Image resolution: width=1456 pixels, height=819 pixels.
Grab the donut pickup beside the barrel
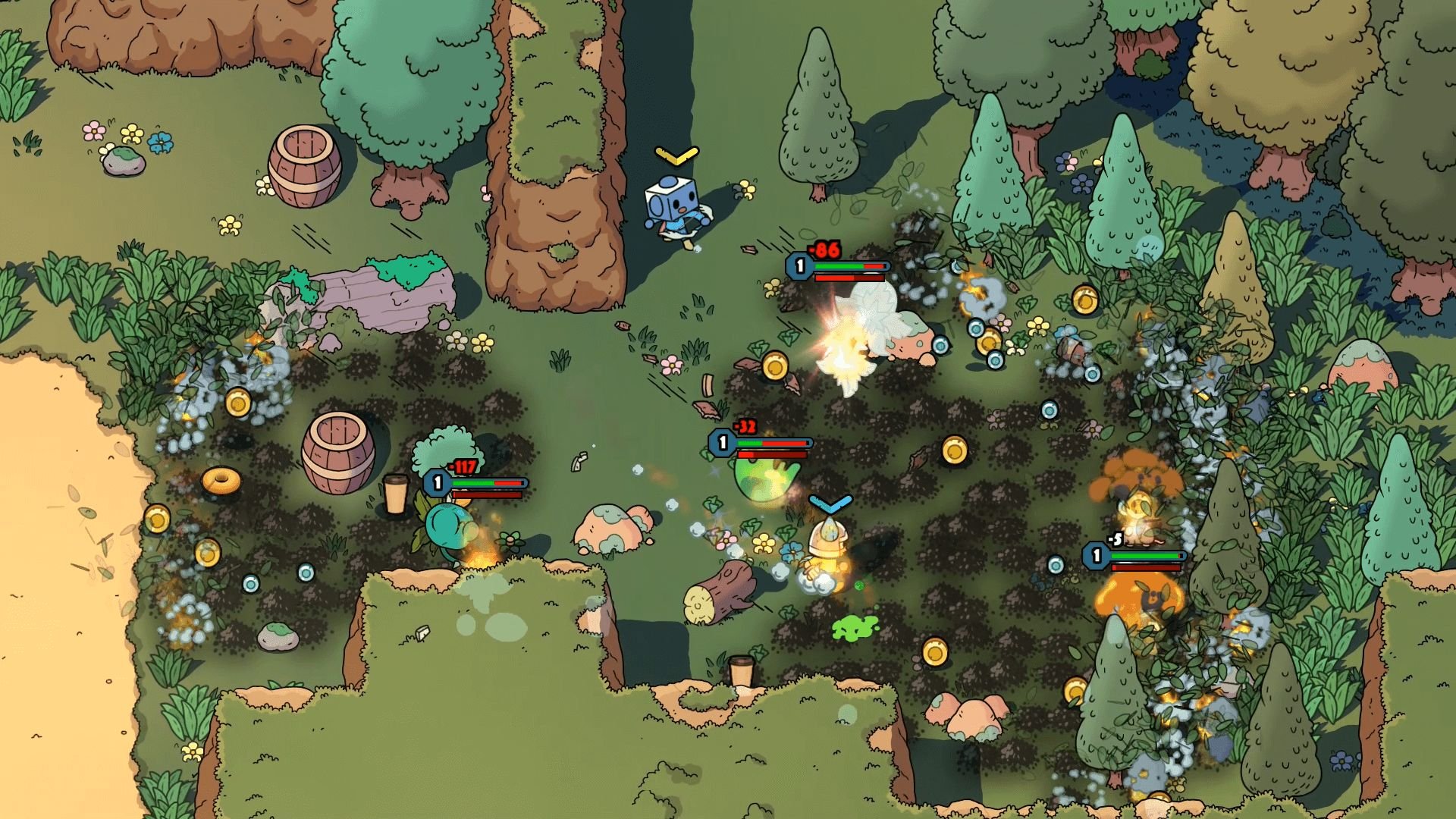[220, 480]
